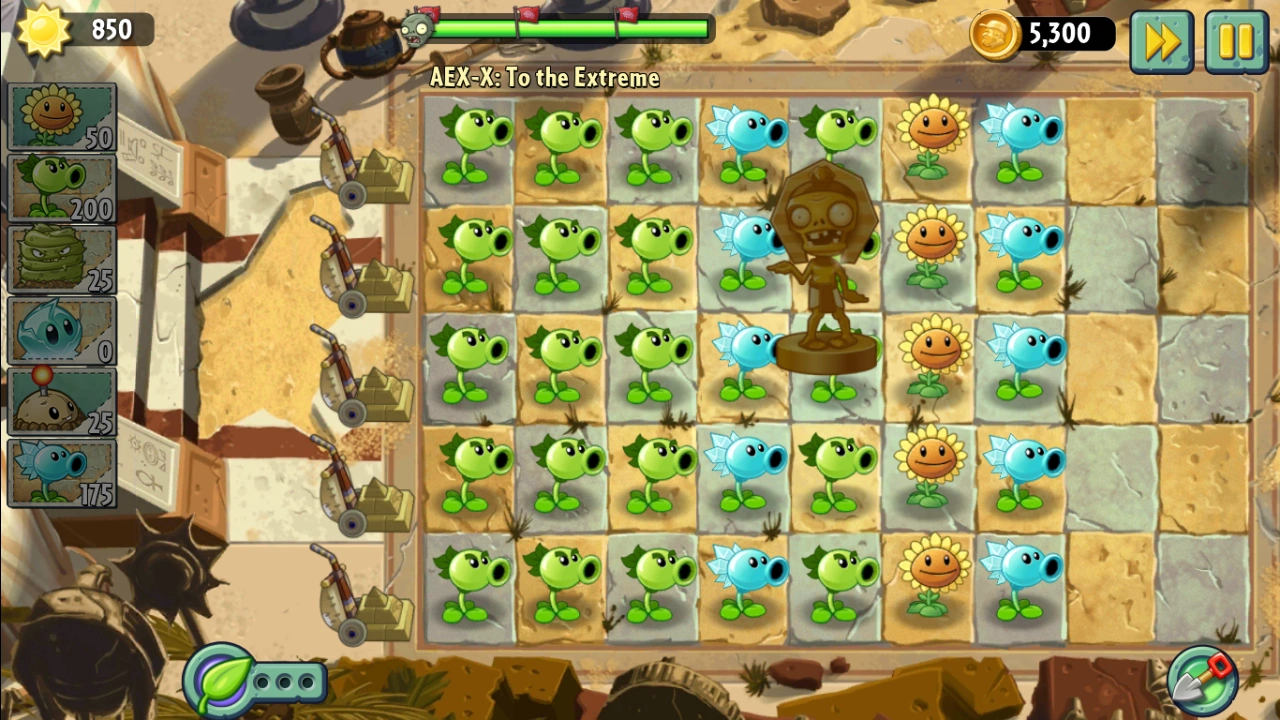Click the zombie head on the progress bar
Screen dimensions: 1280x720
click(x=418, y=29)
